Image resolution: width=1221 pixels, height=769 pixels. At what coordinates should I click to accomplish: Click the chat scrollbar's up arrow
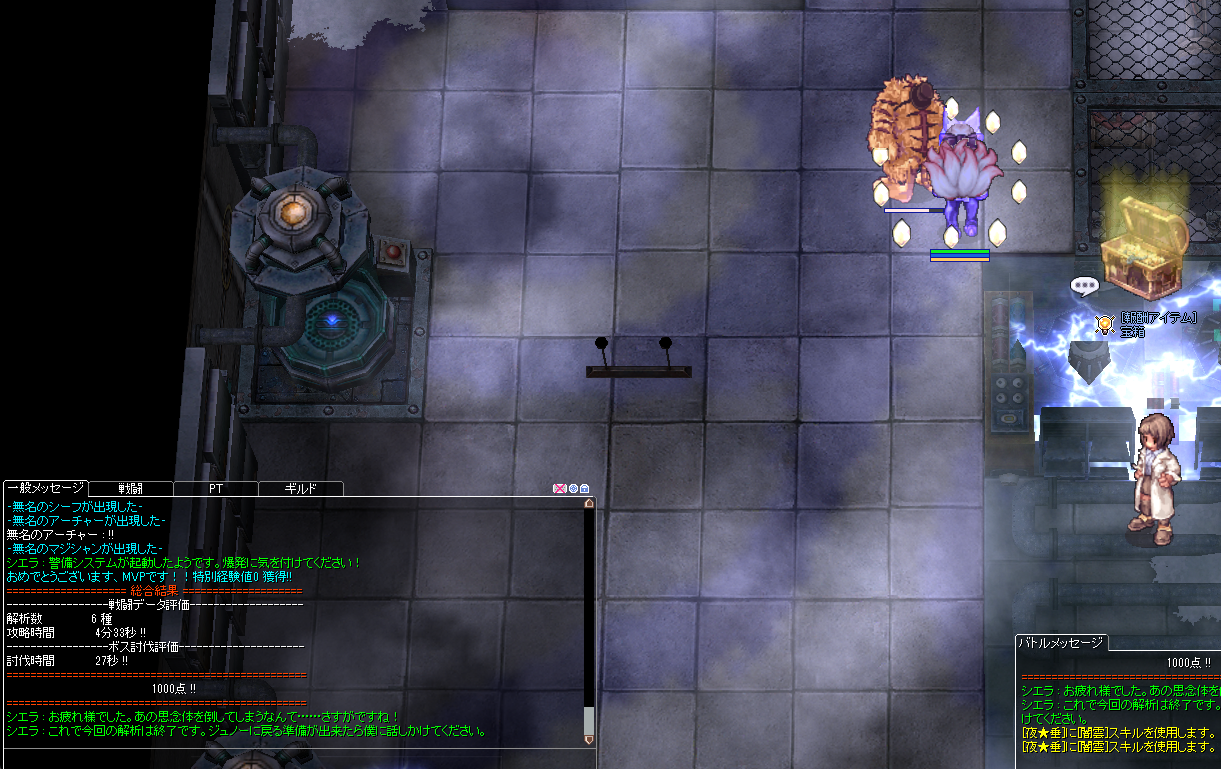(x=589, y=504)
